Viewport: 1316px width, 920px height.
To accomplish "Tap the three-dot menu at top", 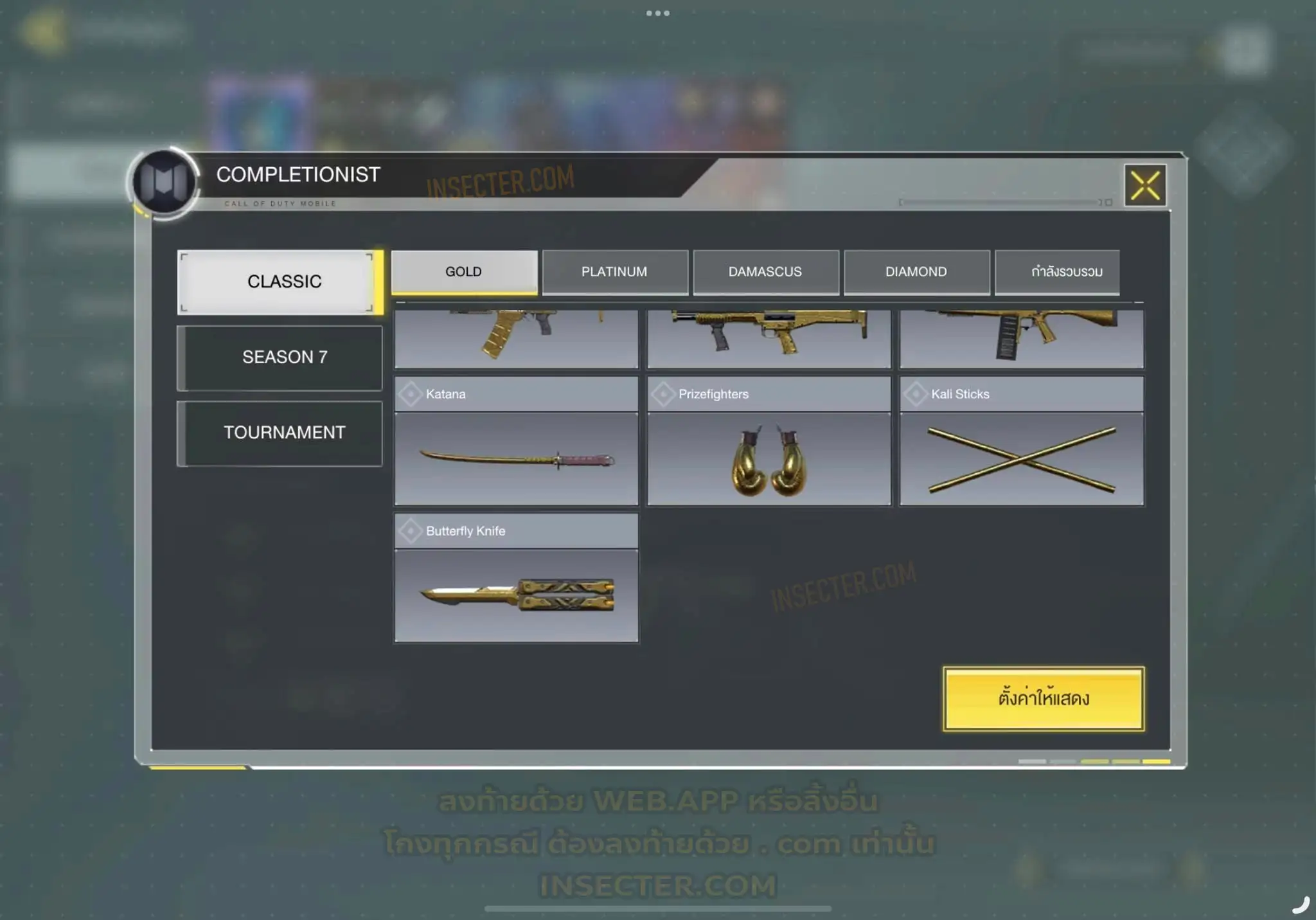I will (658, 13).
